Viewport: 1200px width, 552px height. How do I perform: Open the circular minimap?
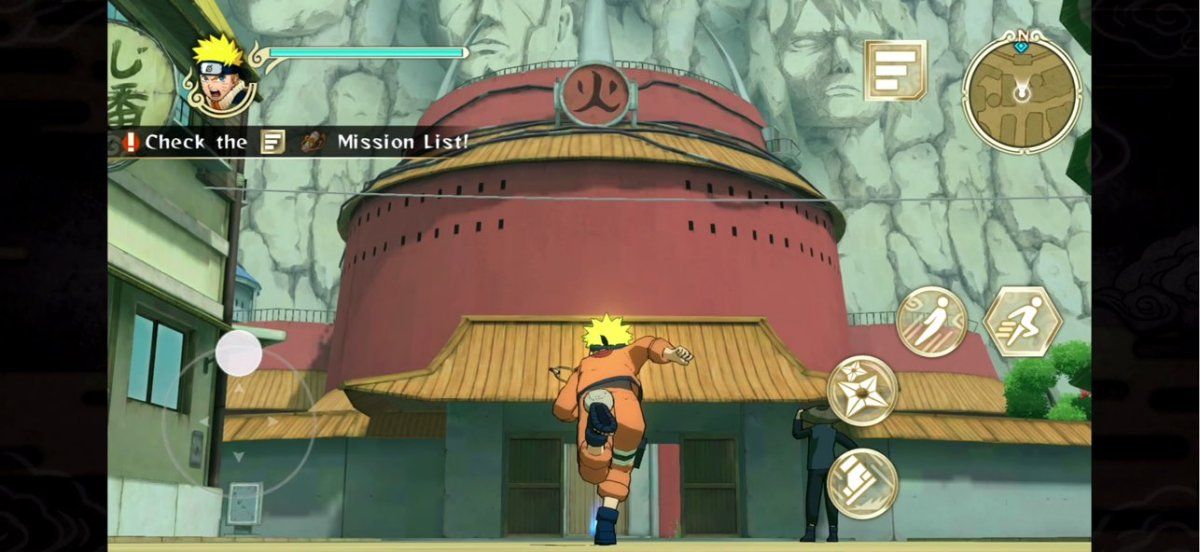click(x=1021, y=91)
